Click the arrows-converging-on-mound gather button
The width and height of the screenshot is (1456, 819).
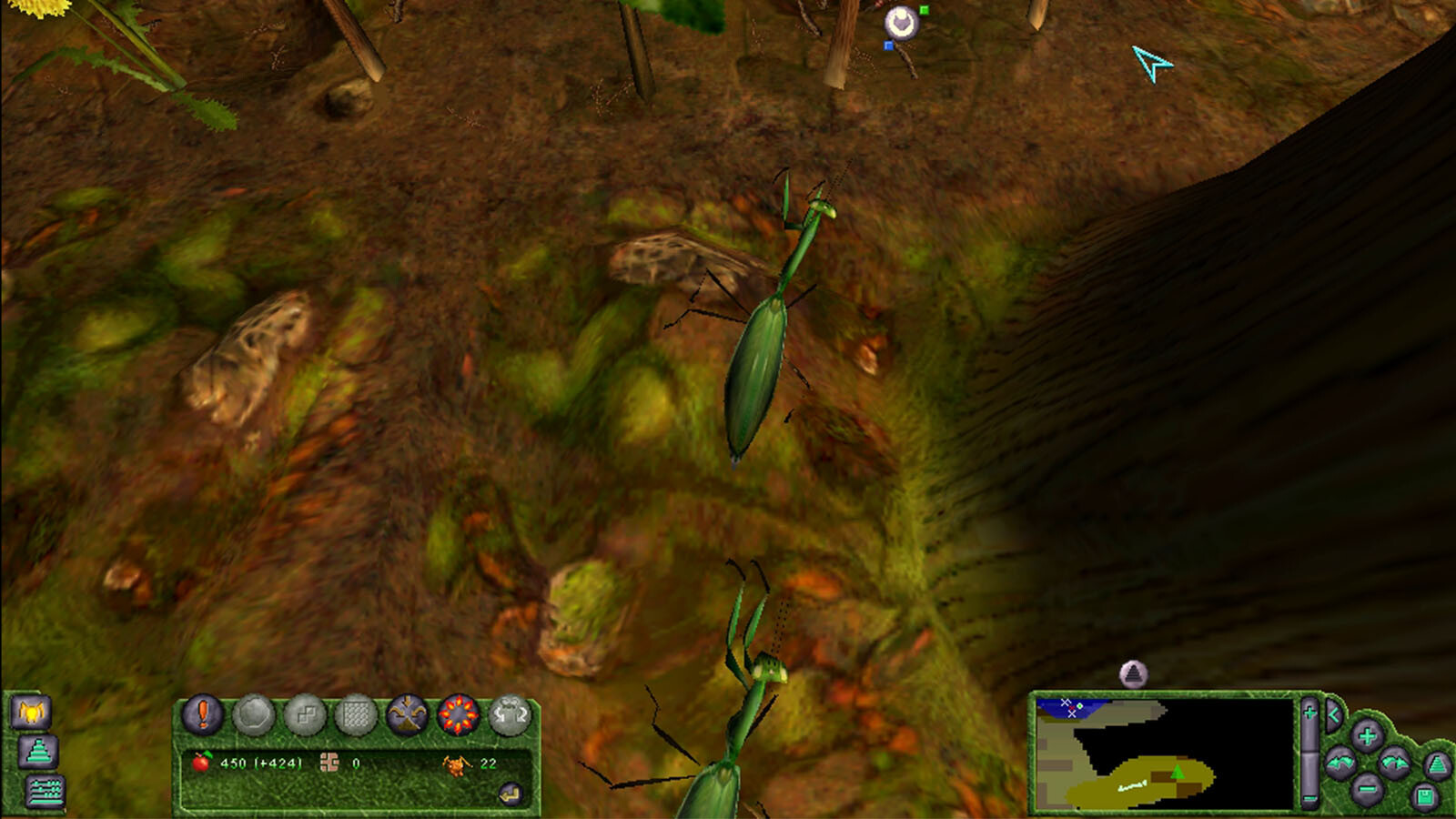pos(407,715)
